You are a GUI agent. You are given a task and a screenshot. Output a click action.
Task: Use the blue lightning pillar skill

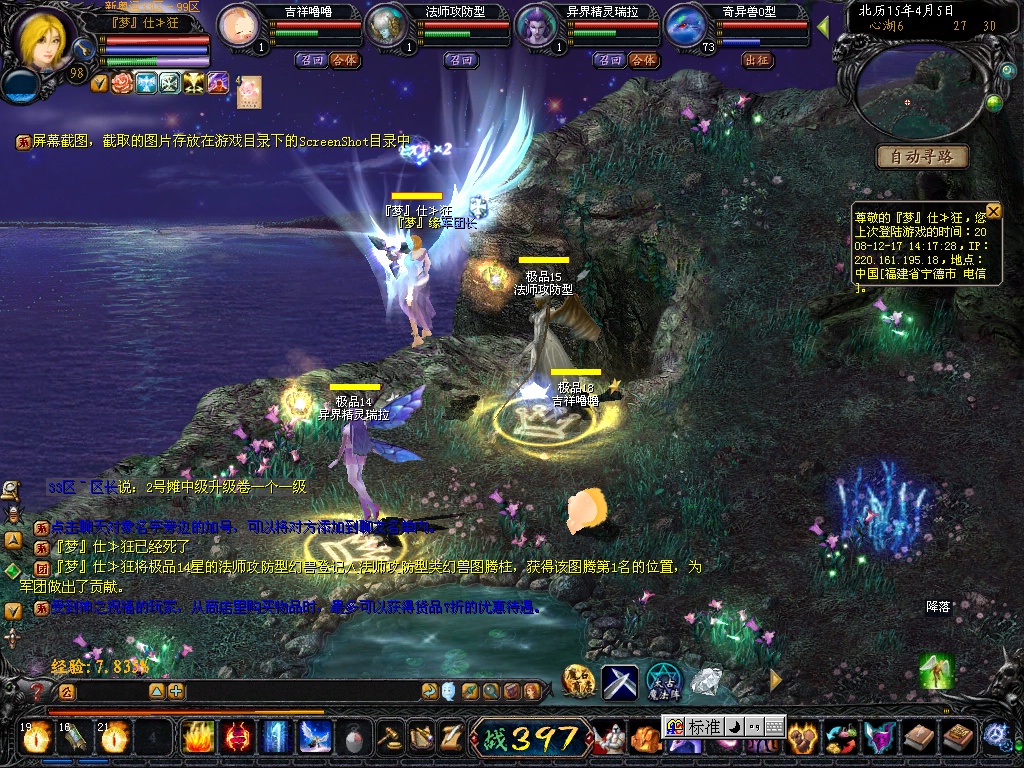point(276,737)
